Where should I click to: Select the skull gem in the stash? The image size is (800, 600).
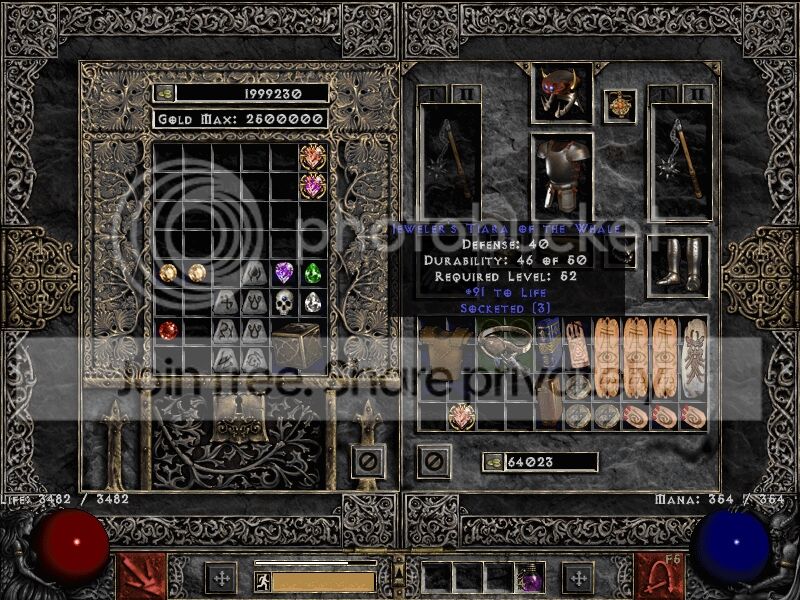[285, 301]
